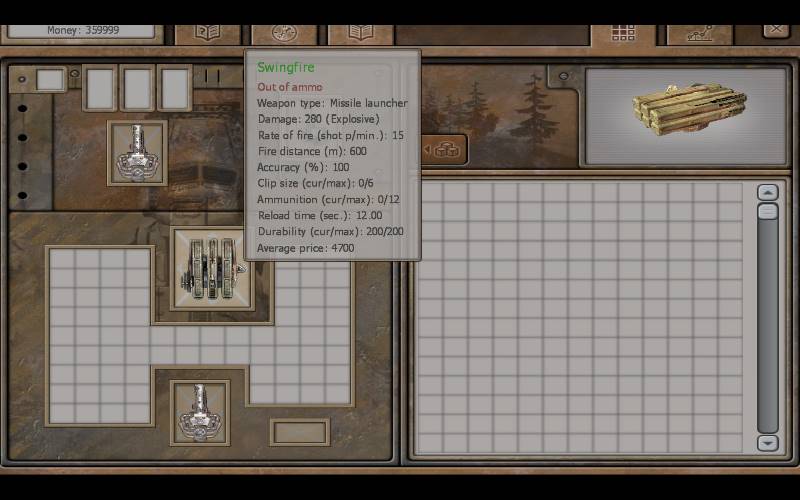
Task: Open the graph chart icon tab
Action: tap(698, 32)
